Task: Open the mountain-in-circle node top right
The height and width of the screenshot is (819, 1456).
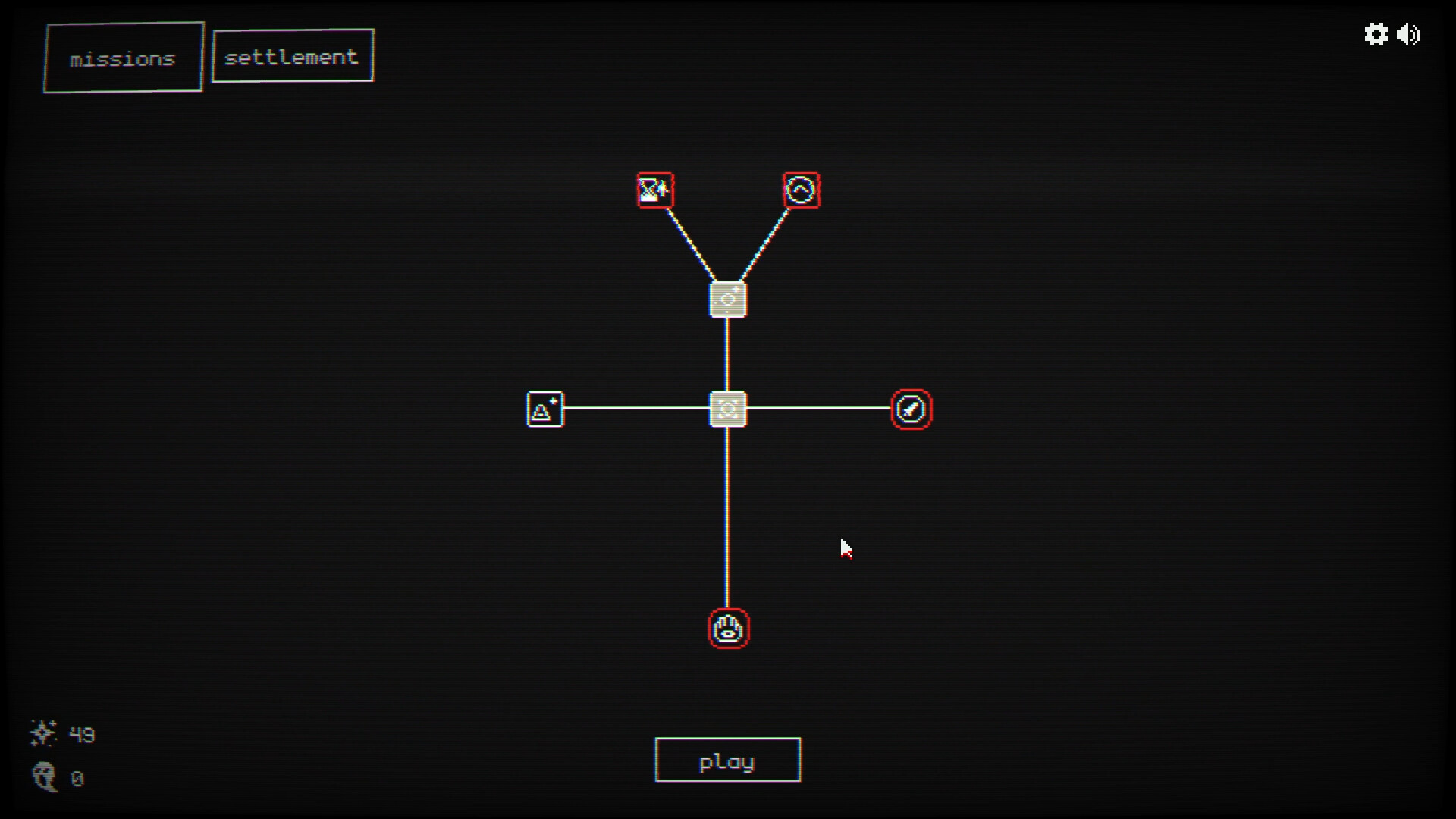Action: (x=801, y=190)
